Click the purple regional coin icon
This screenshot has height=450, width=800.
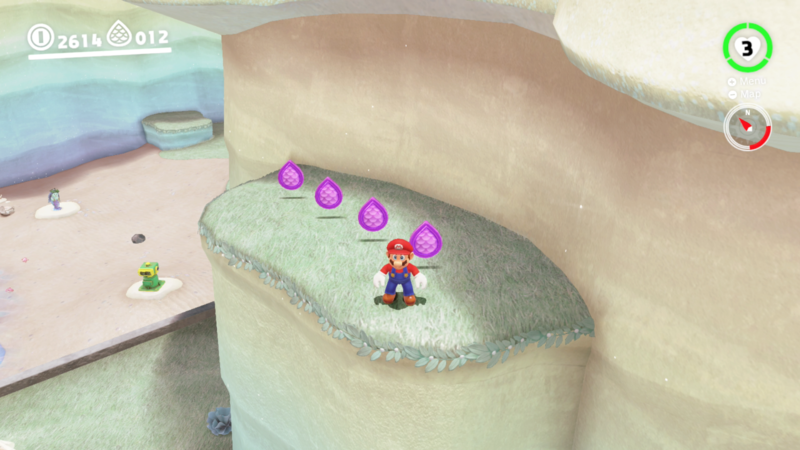(x=118, y=37)
